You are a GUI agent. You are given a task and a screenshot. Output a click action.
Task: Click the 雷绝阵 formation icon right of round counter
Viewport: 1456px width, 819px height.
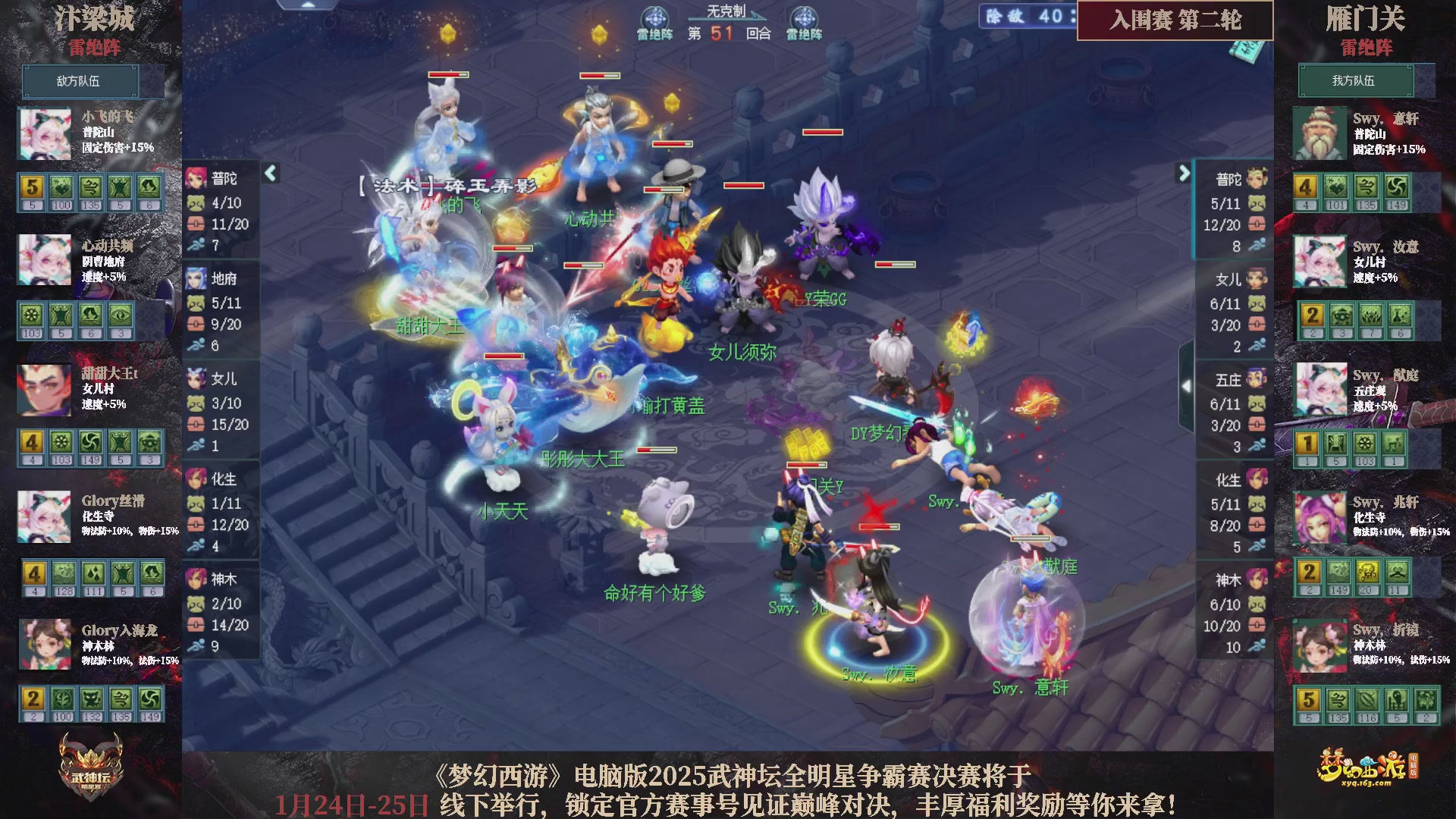(804, 17)
